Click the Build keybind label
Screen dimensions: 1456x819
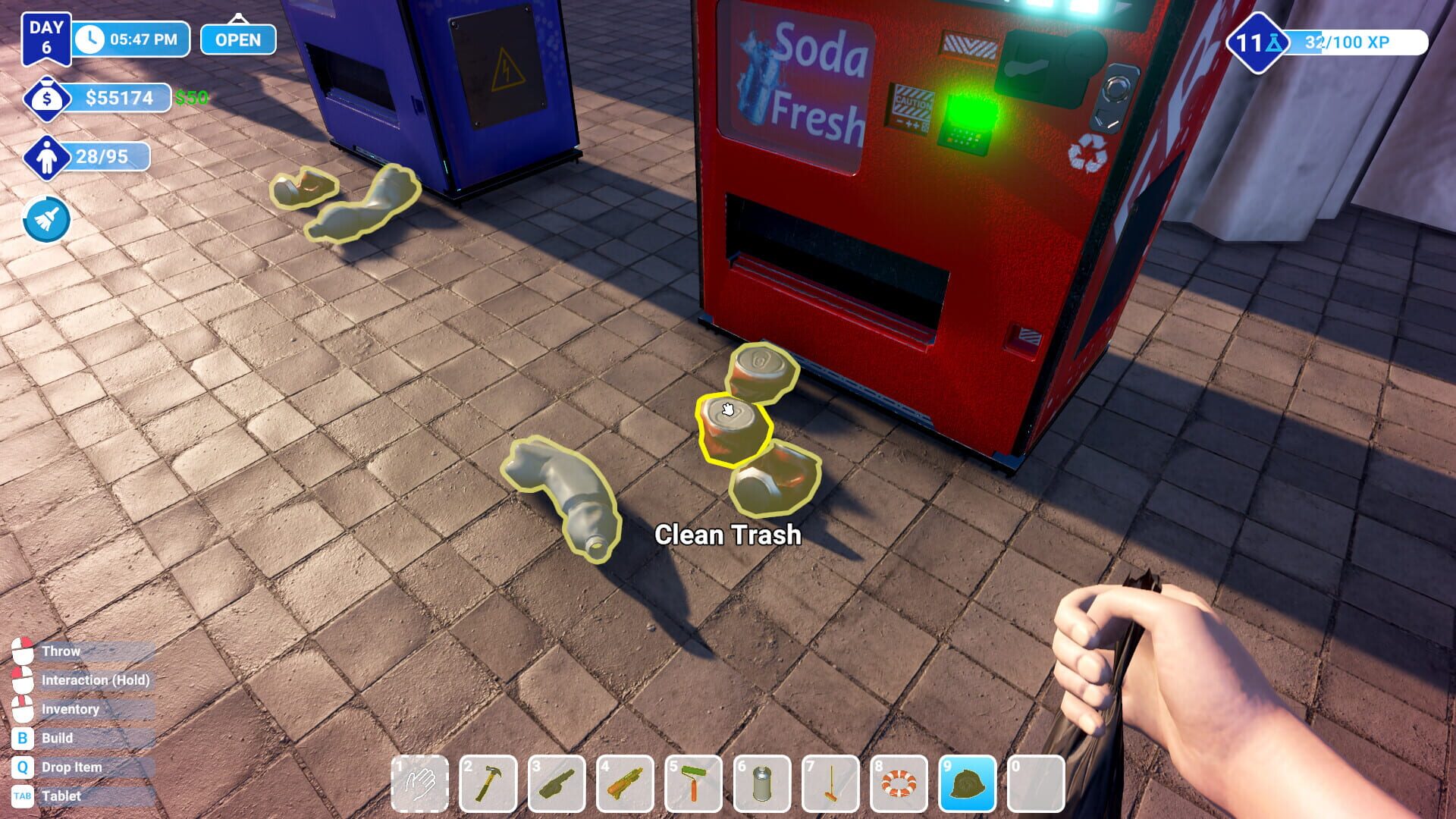click(x=57, y=738)
